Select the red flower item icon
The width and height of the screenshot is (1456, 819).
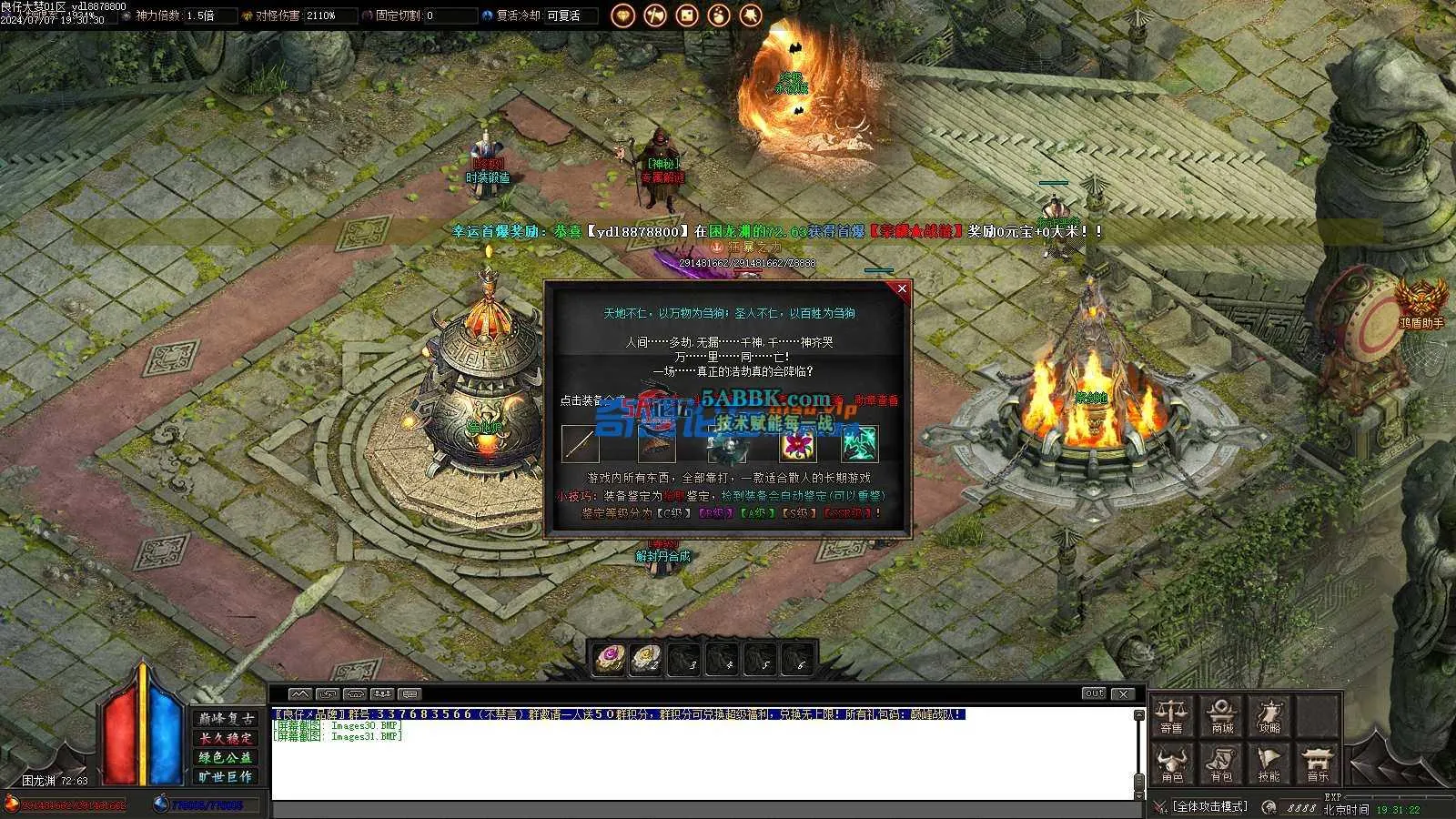pos(797,444)
